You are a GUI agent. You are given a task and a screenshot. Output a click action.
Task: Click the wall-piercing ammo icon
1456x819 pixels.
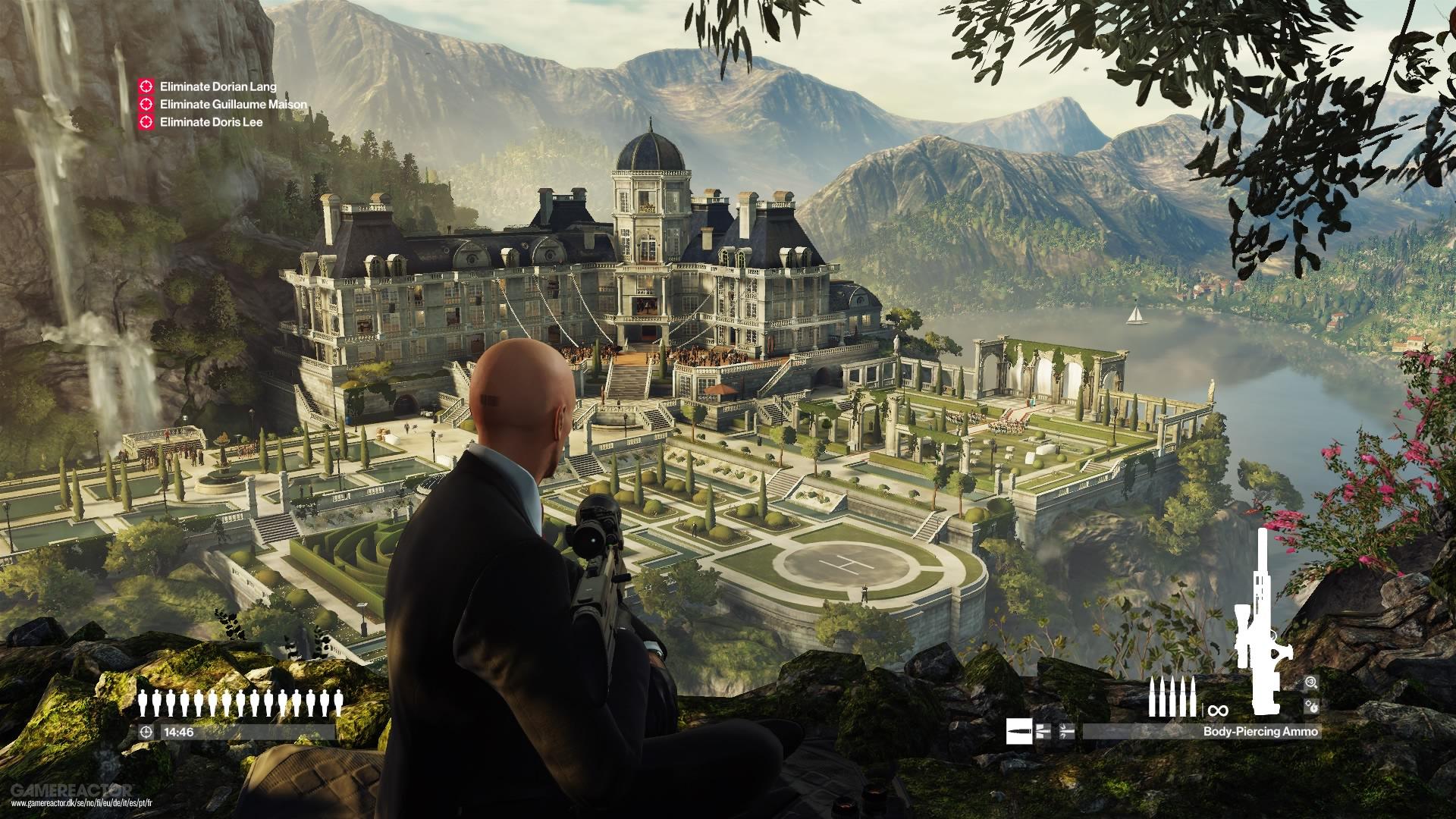coord(1043,732)
